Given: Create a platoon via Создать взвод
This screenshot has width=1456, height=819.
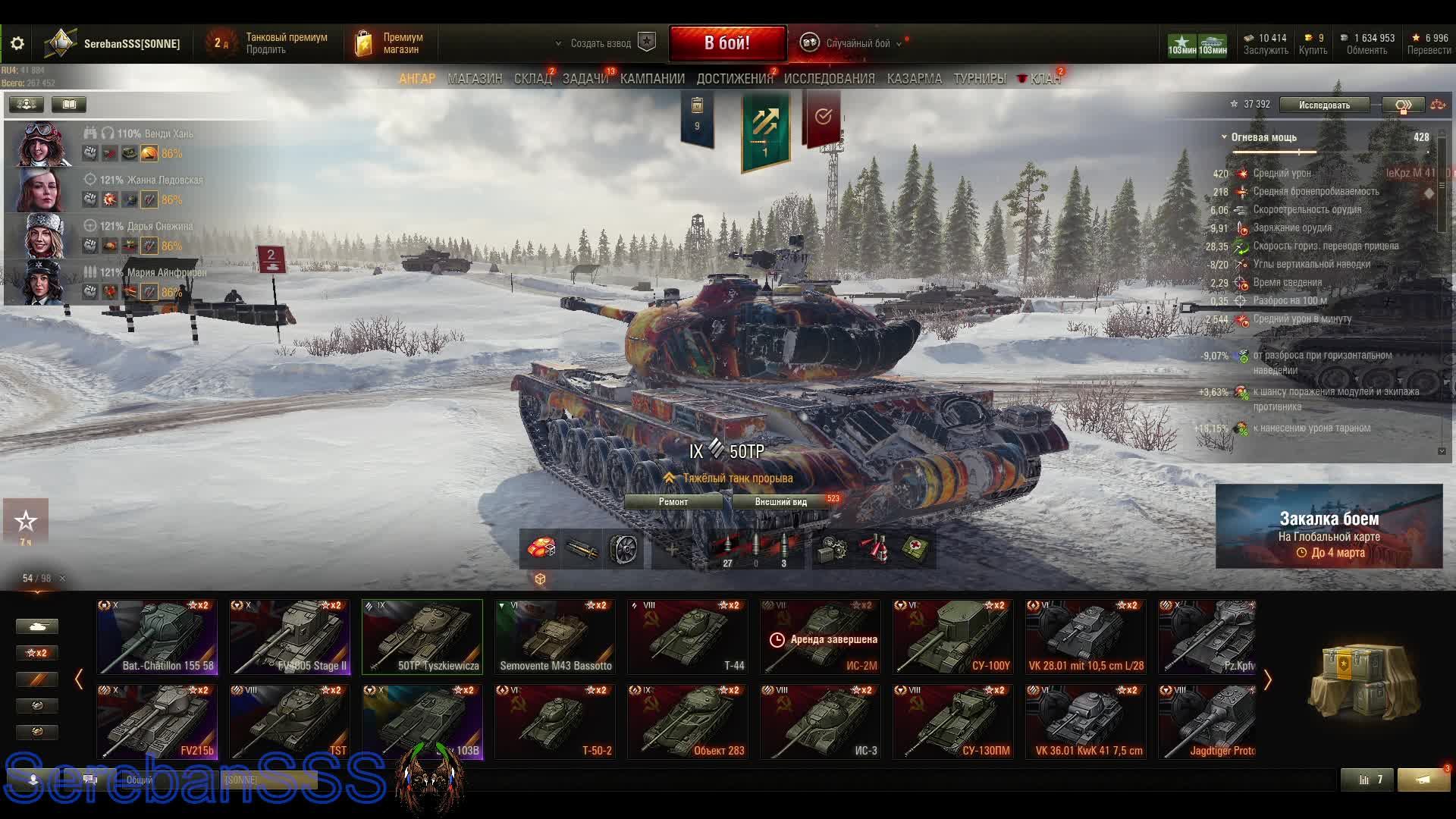Looking at the screenshot, I should [601, 43].
